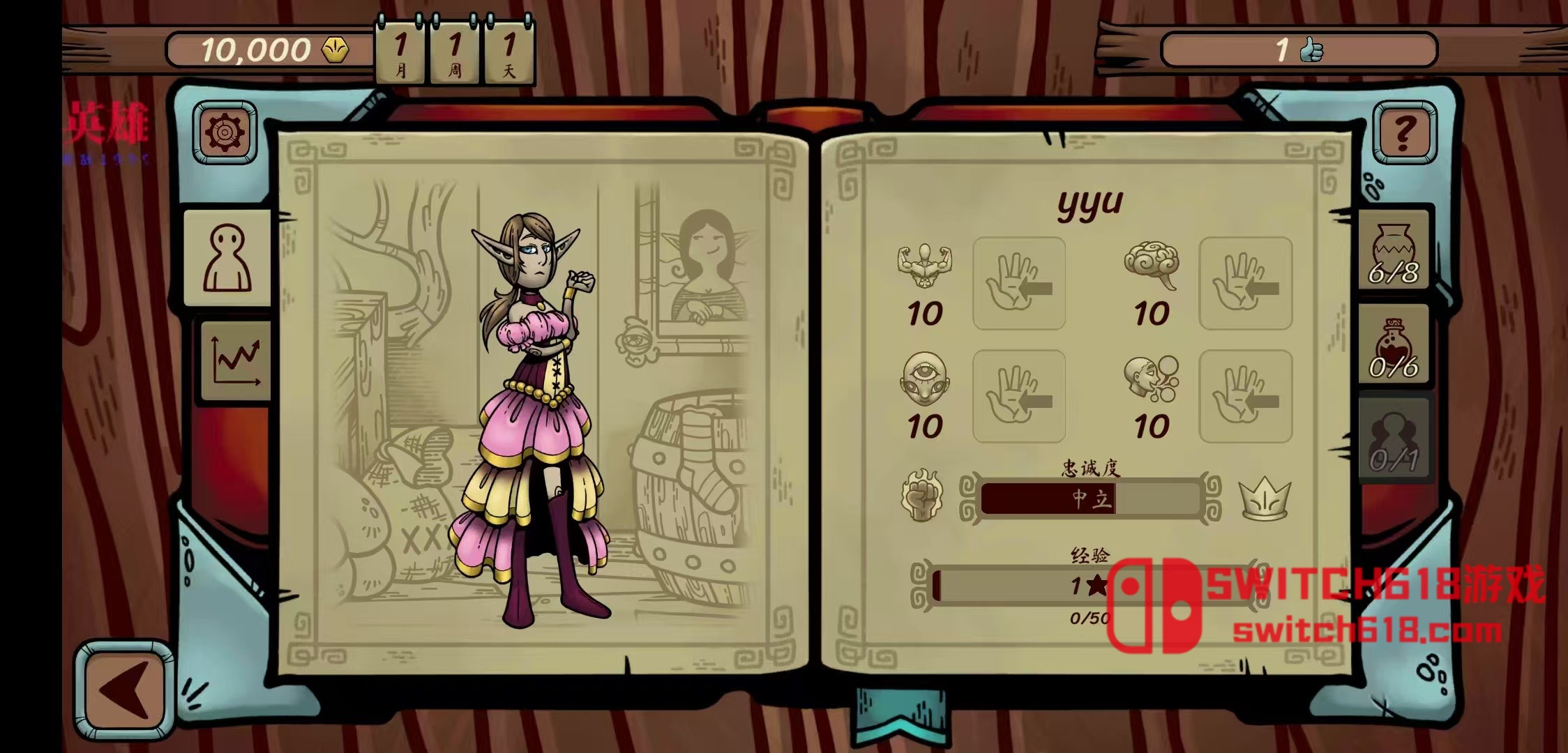Screen dimensions: 1568x753
Task: Open the question mark help button
Action: 1404,132
